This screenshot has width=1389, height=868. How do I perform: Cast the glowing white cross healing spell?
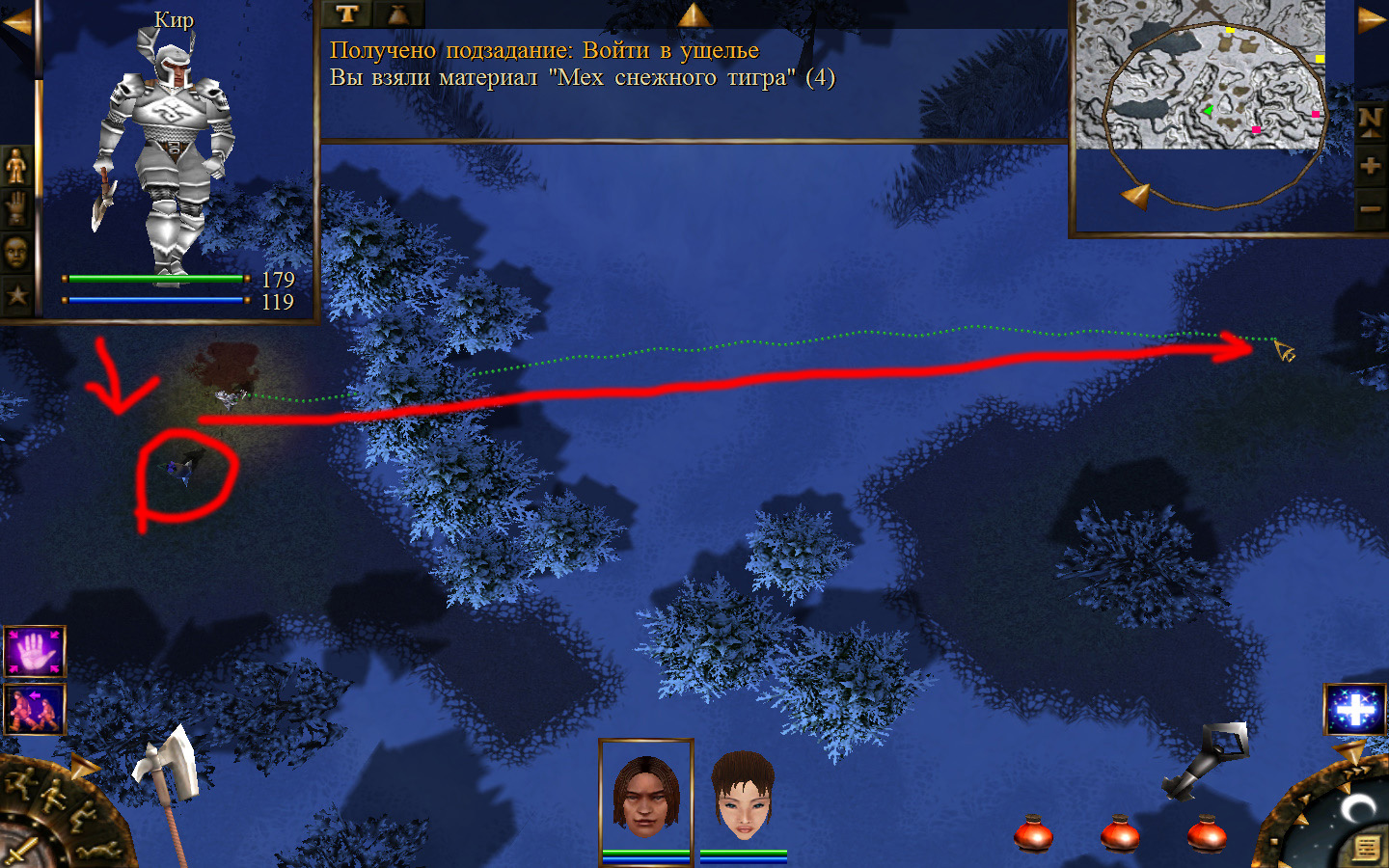pyautogui.click(x=1354, y=710)
